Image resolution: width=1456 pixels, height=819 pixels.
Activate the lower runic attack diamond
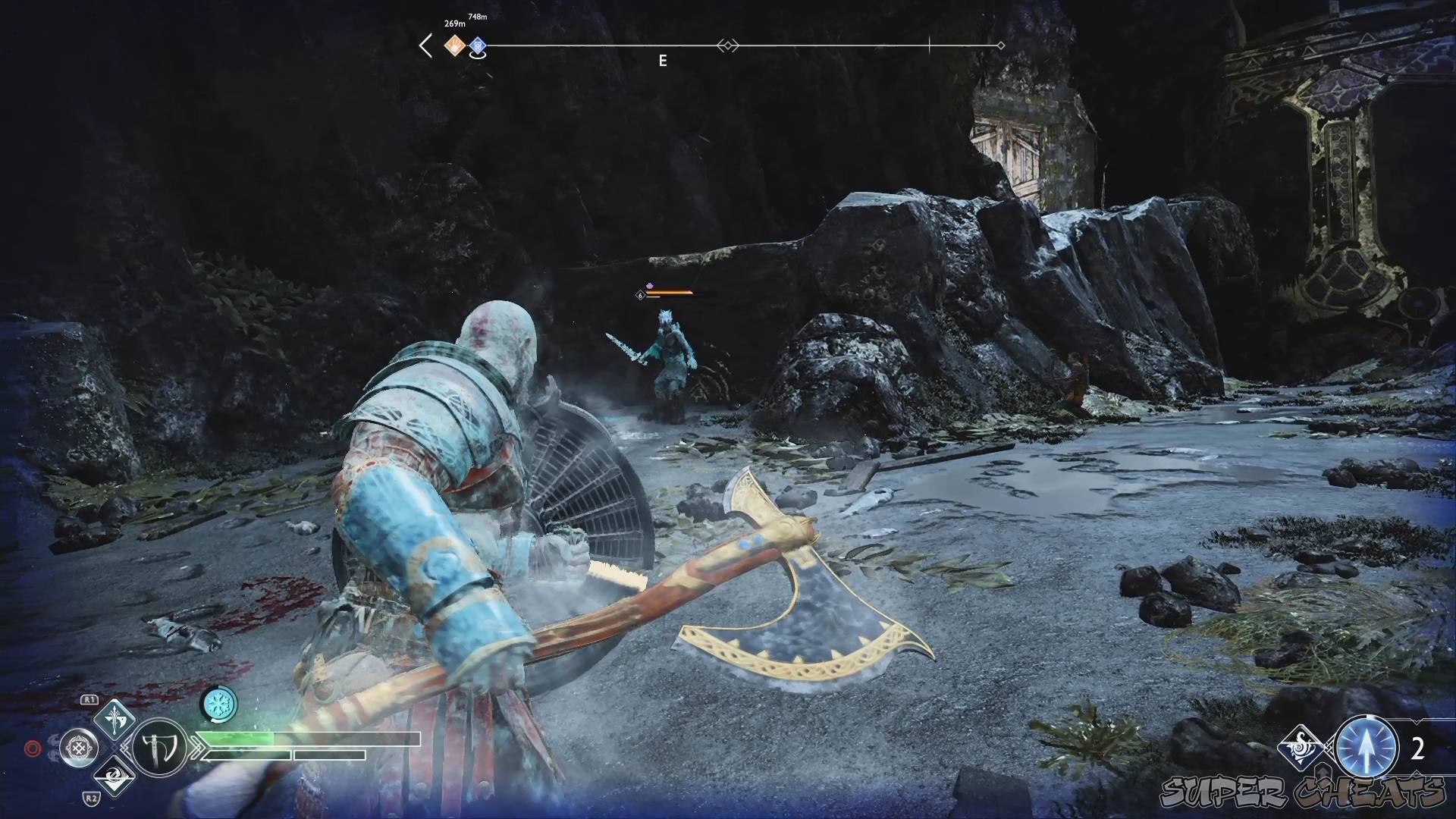tap(114, 775)
